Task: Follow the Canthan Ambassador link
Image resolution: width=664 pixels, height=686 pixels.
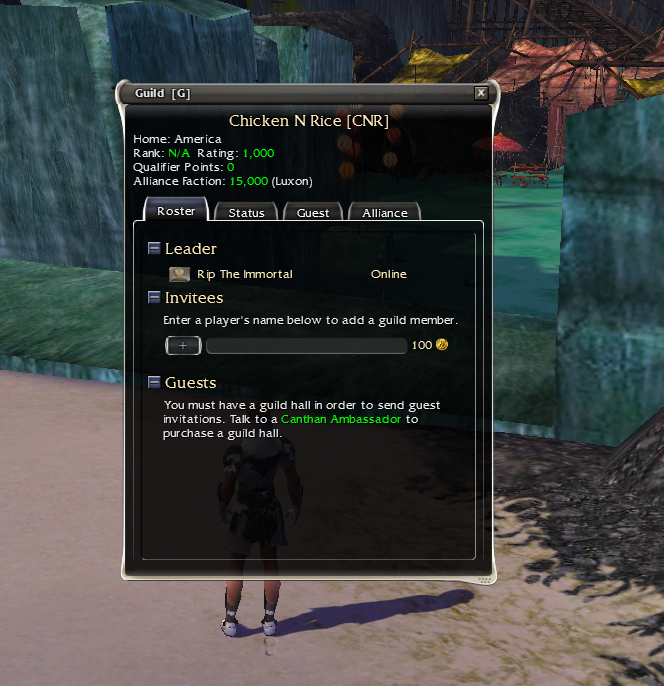Action: (340, 420)
